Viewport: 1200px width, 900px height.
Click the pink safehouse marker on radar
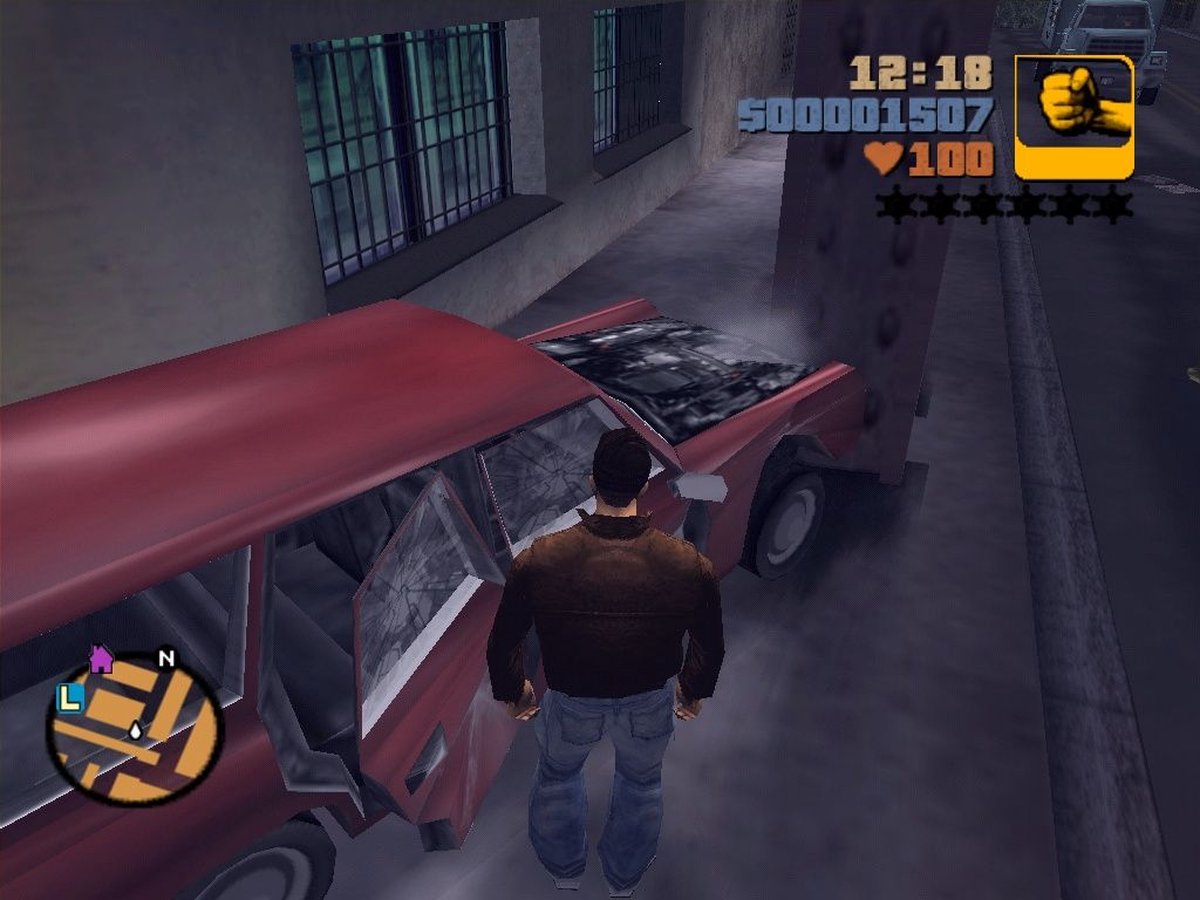coord(100,659)
